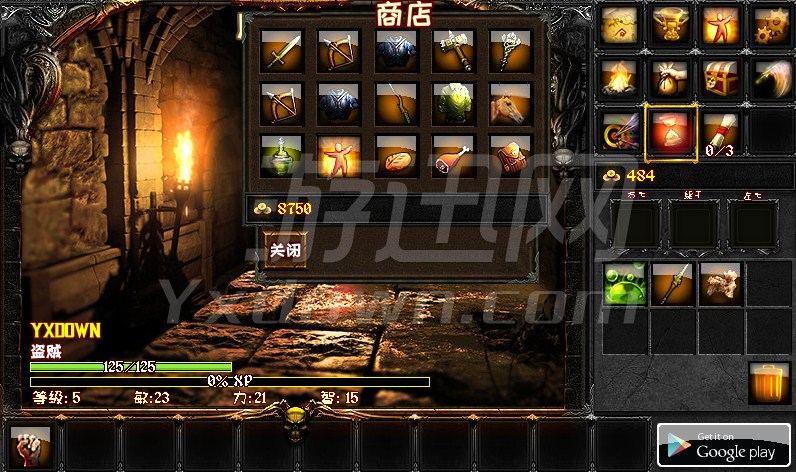Buy the green chest armor

(x=454, y=103)
